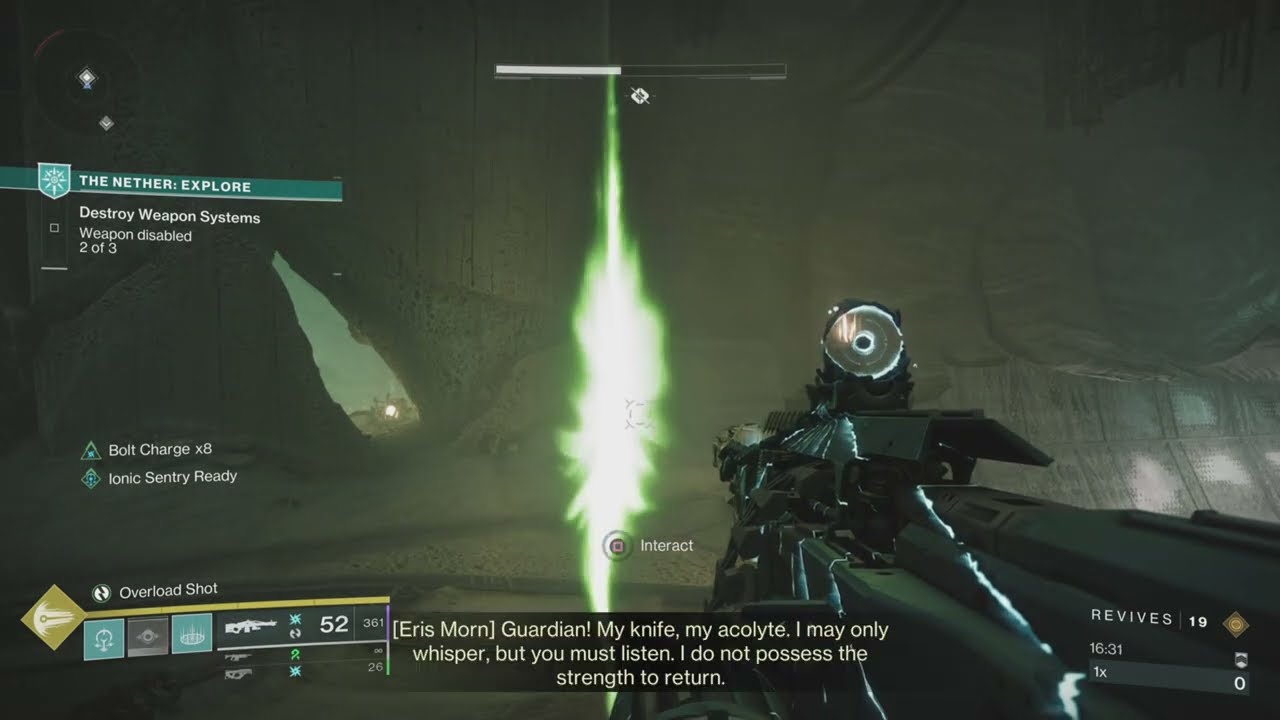Click the grenade ability icon
This screenshot has height=720, width=1280.
click(104, 636)
